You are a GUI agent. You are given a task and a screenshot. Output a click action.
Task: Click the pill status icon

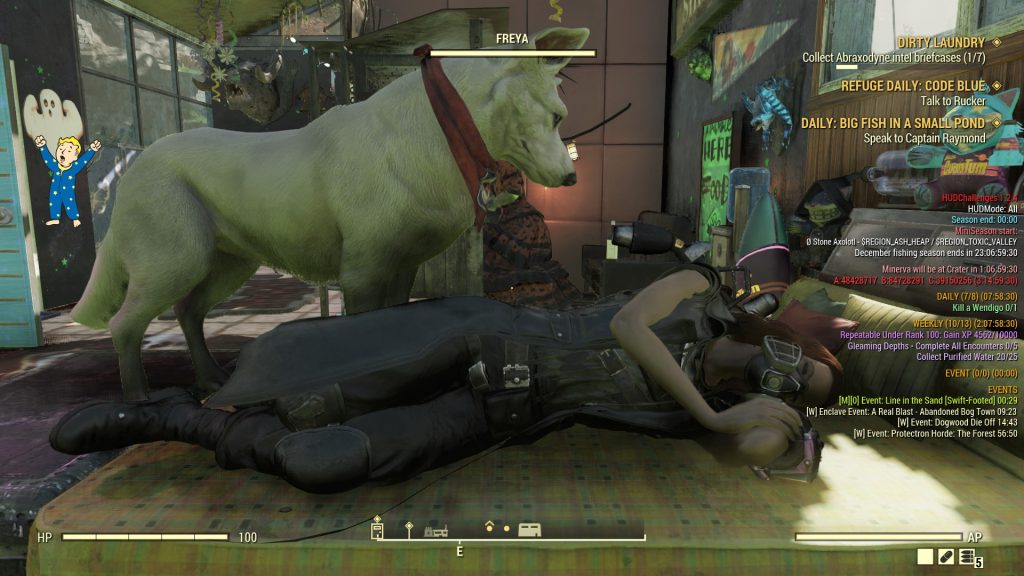(946, 556)
